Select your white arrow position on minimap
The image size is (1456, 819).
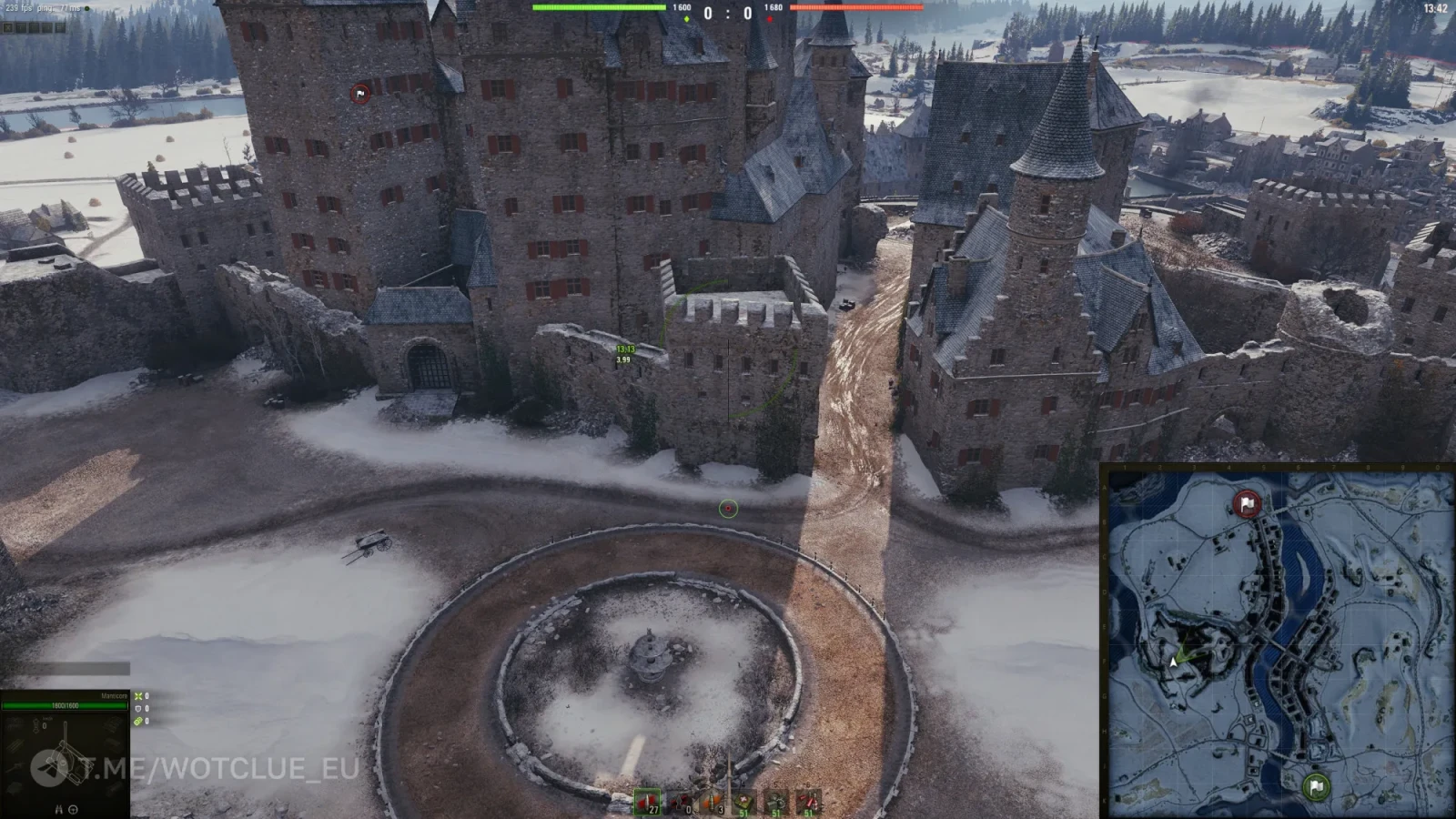1174,662
